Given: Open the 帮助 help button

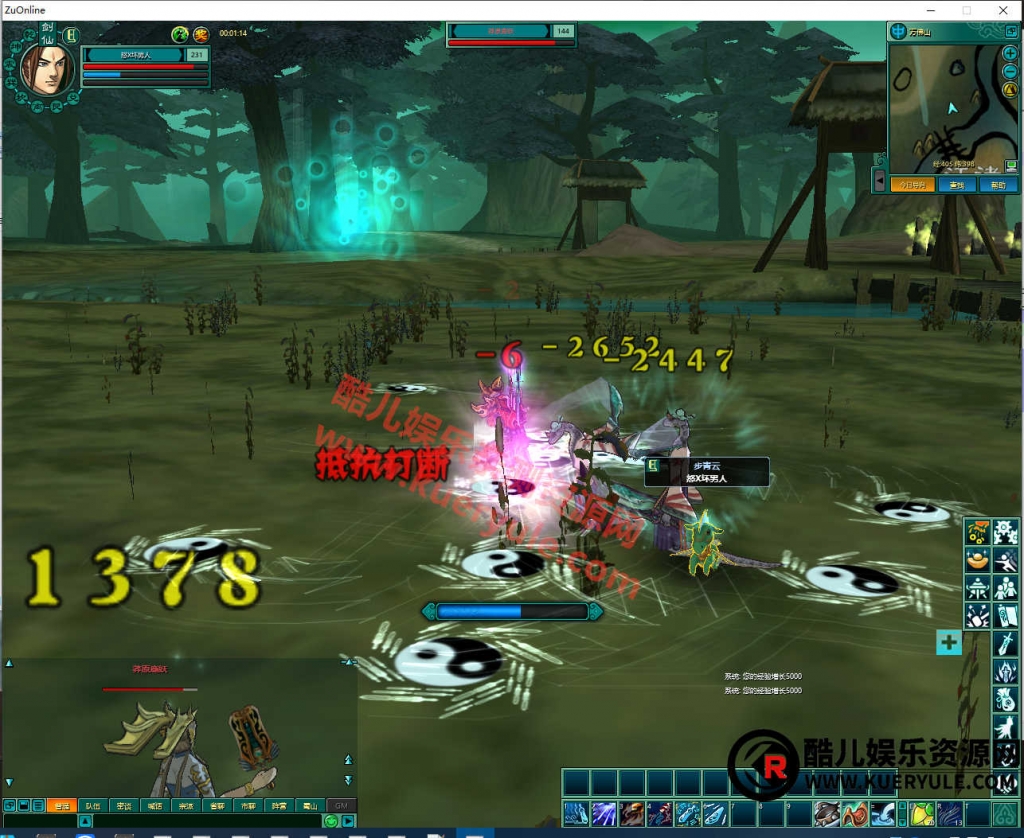Looking at the screenshot, I should (997, 185).
